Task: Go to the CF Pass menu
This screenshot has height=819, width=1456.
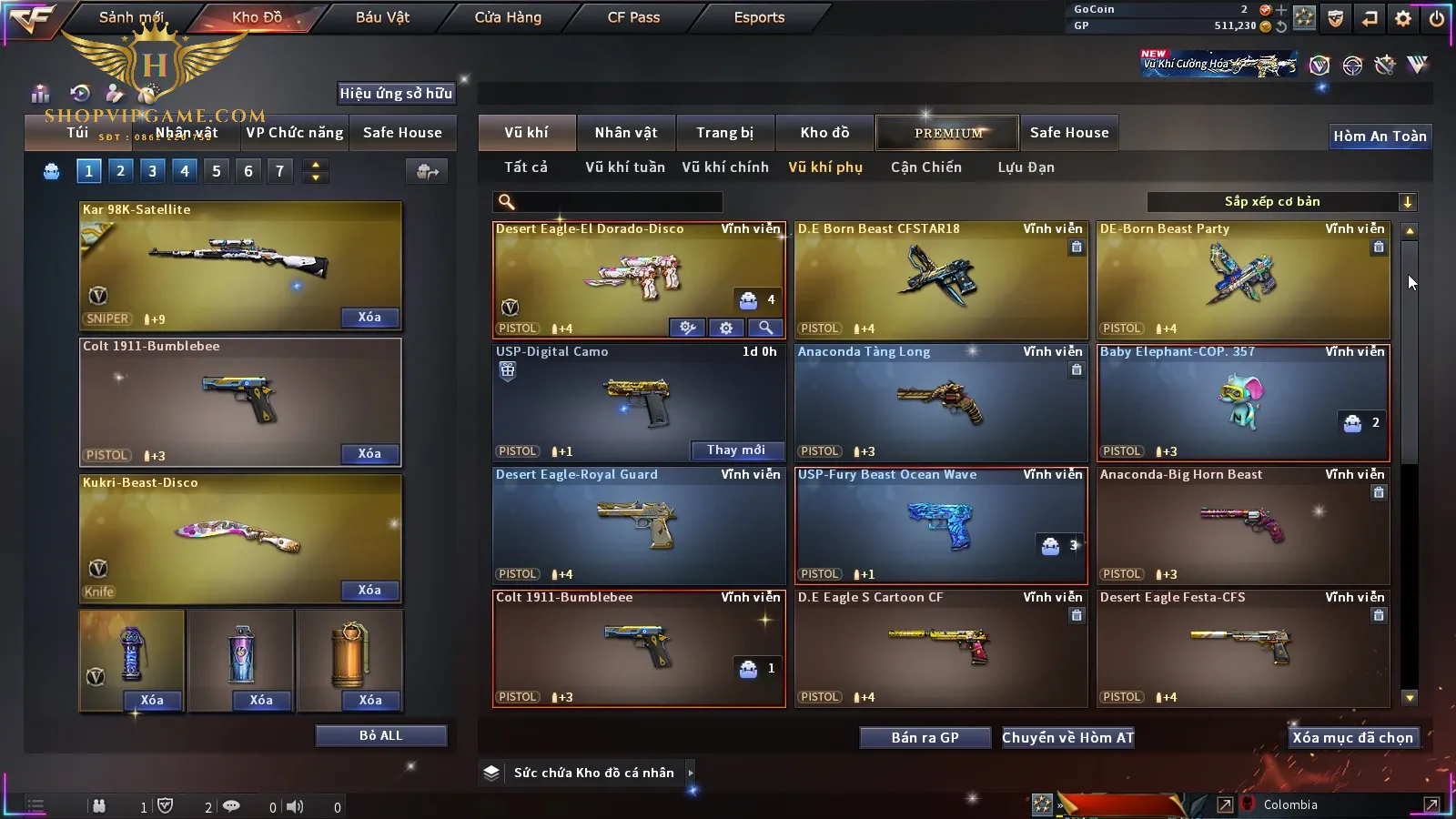Action: tap(633, 17)
